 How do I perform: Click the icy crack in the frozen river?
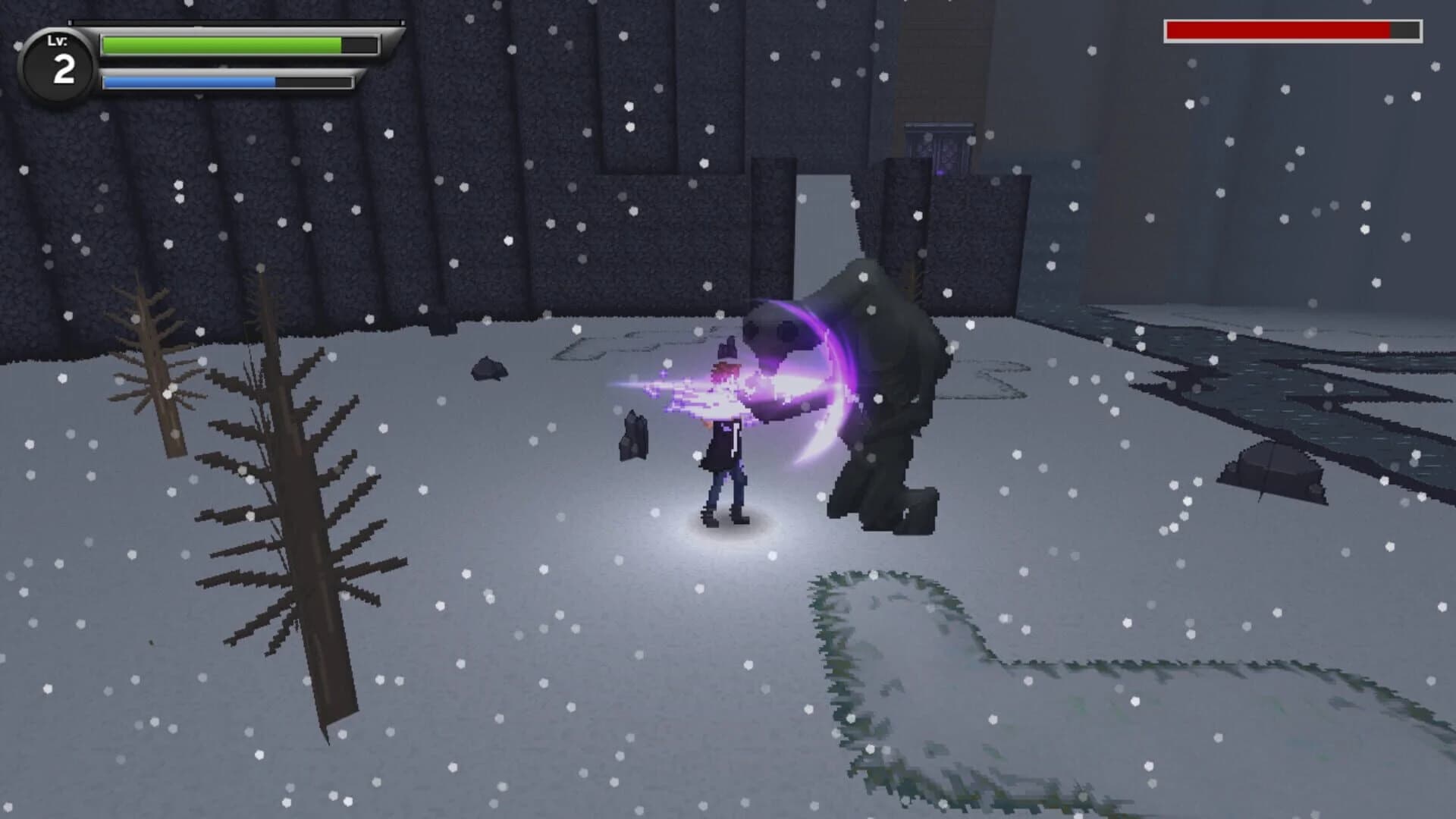(x=1175, y=379)
